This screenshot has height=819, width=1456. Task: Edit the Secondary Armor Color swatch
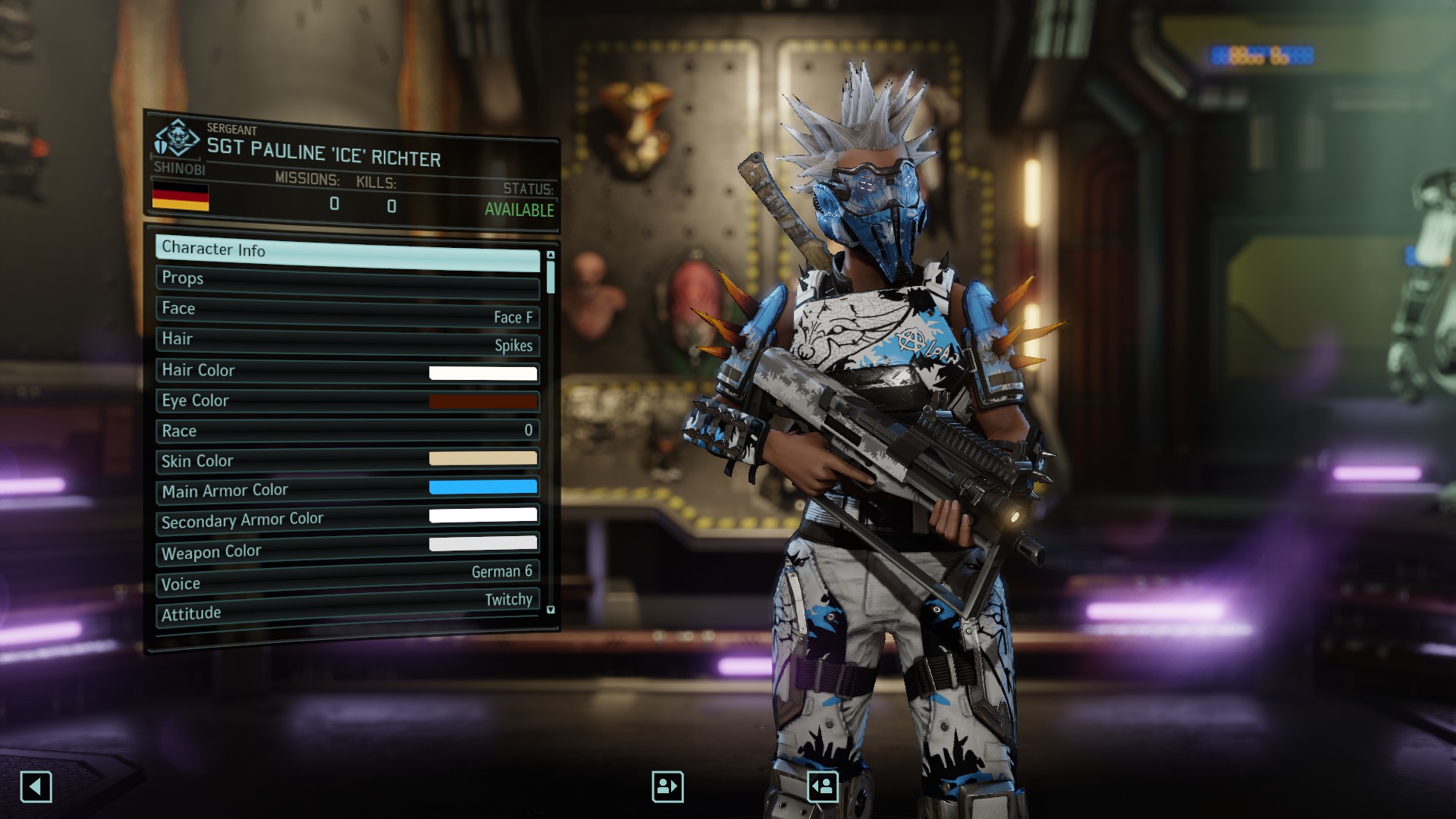point(483,516)
